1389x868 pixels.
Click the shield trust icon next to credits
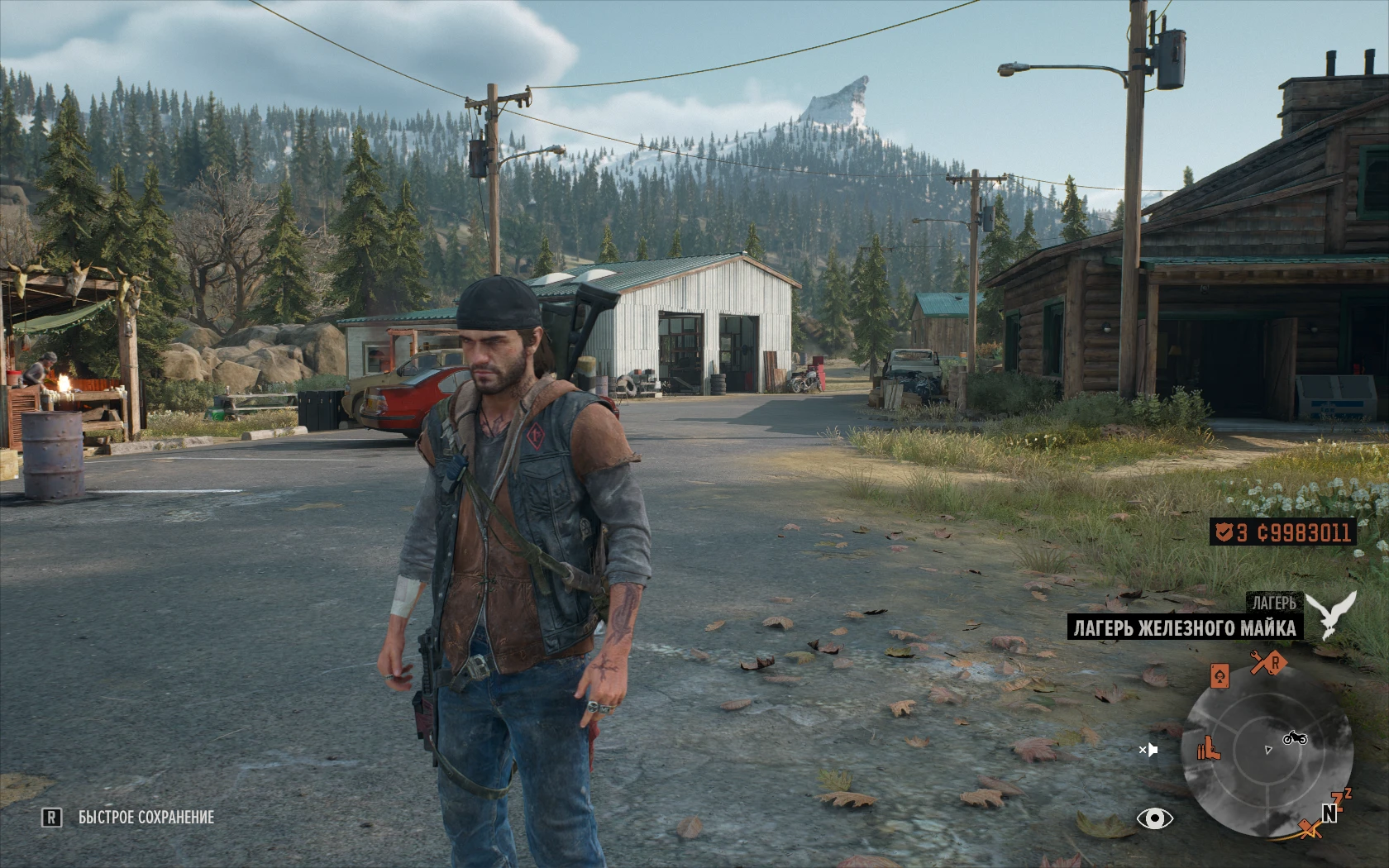coord(1224,533)
